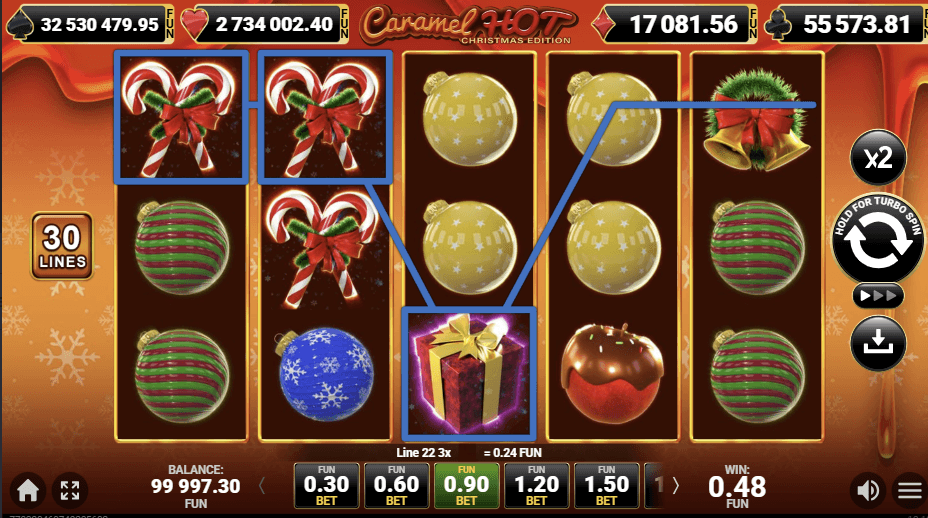The height and width of the screenshot is (518, 928).
Task: Show higher bets with the right arrow
Action: click(x=675, y=486)
